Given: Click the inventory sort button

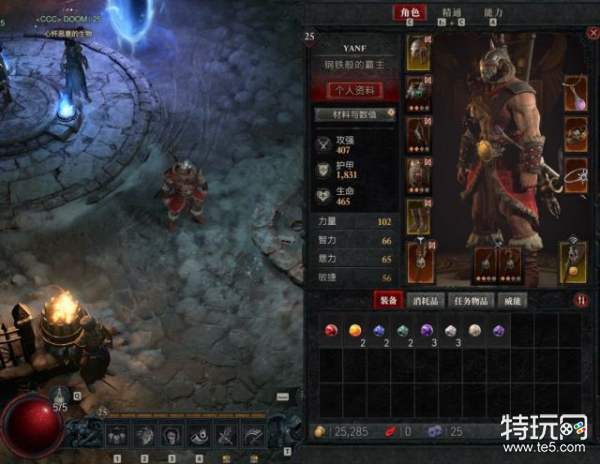Looking at the screenshot, I should (x=580, y=299).
